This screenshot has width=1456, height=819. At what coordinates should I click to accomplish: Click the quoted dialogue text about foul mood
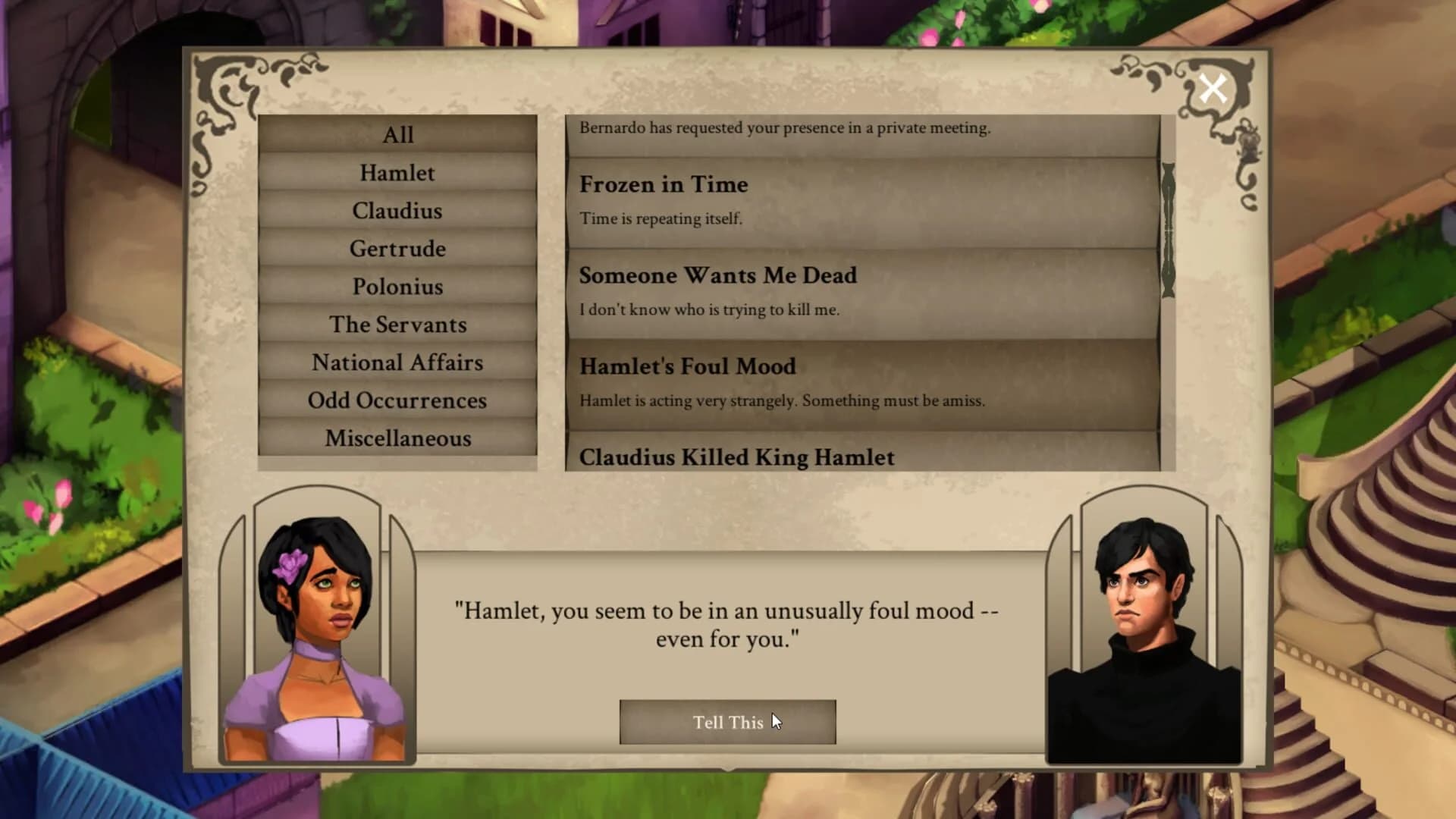point(726,624)
